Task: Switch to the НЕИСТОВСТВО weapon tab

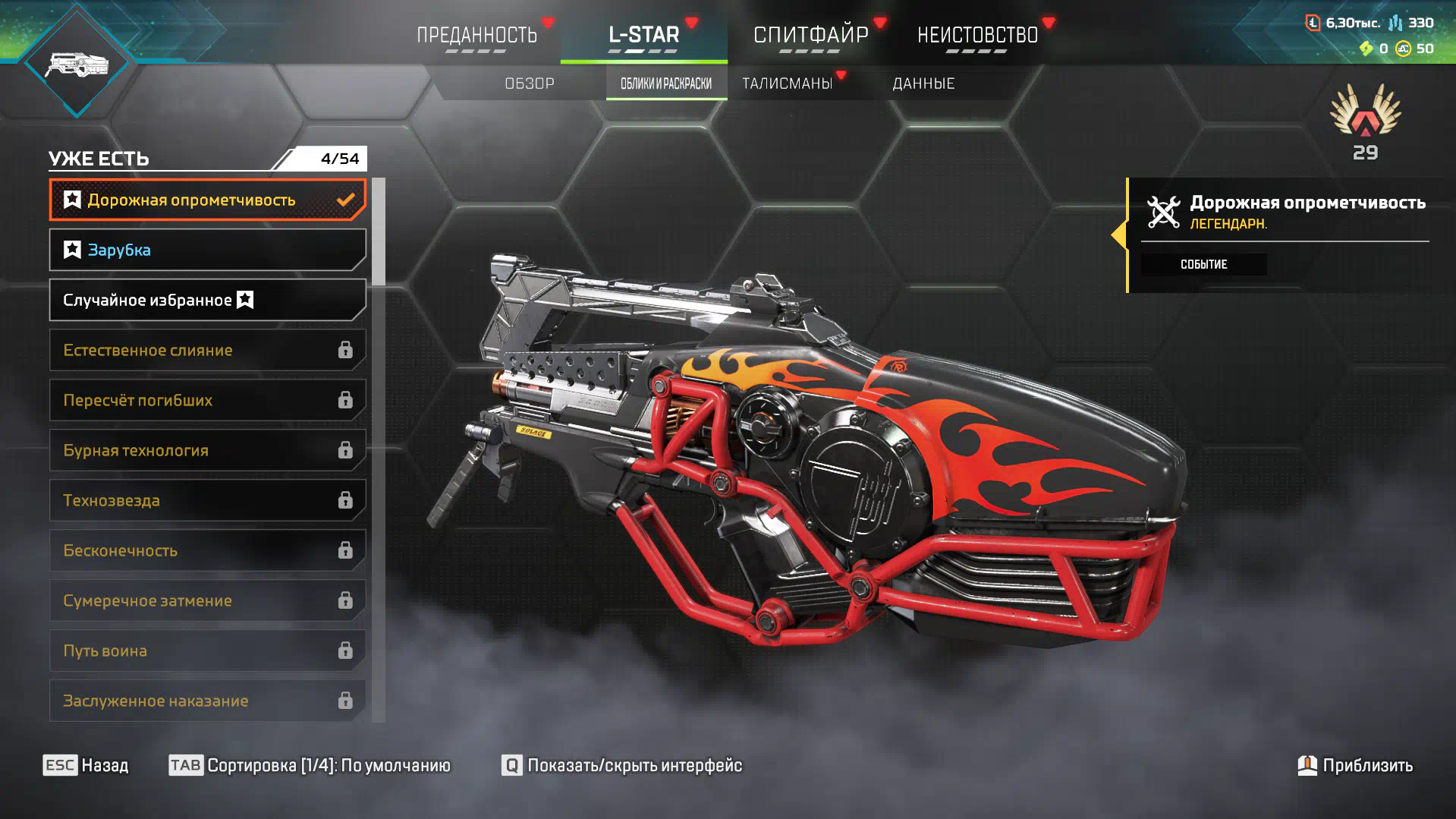Action: 977,35
